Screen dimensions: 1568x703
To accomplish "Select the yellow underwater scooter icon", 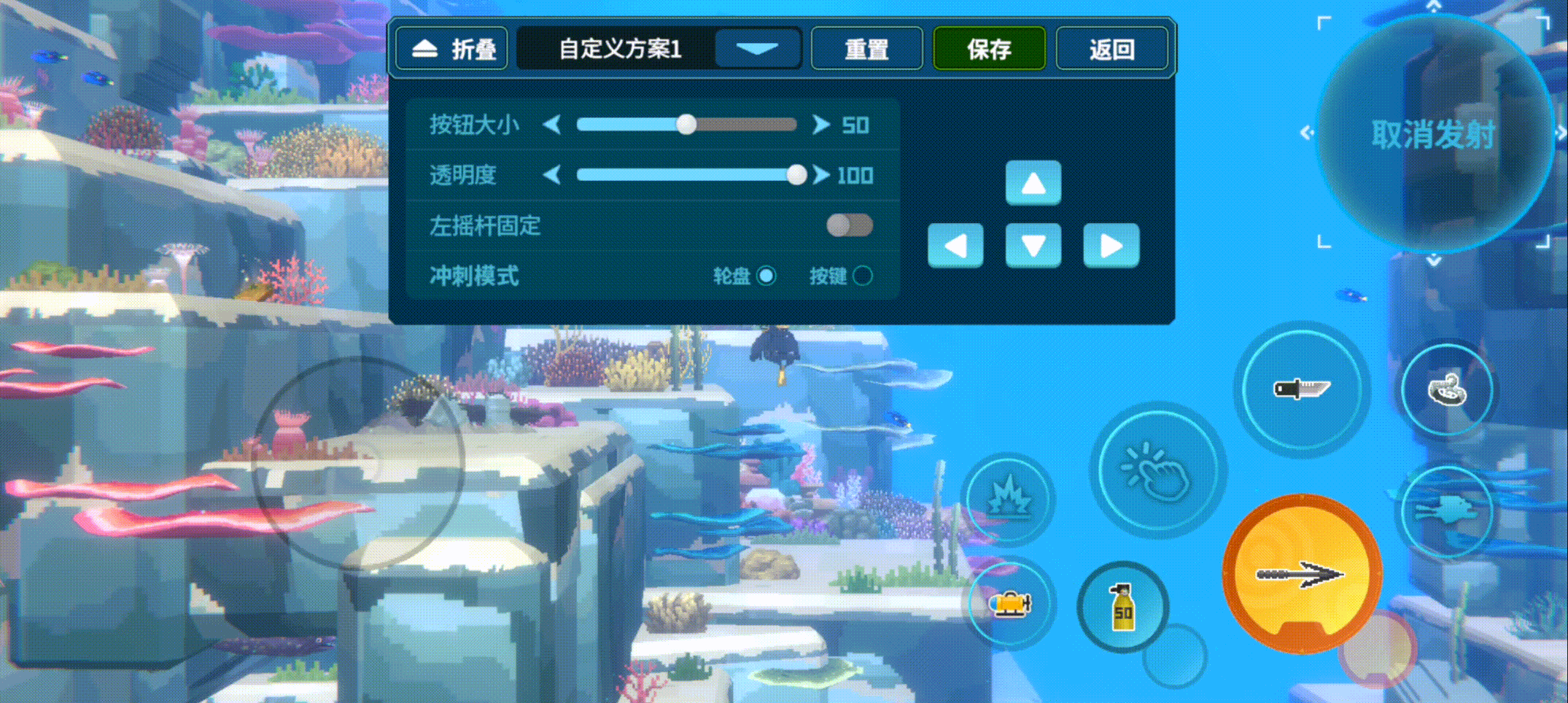I will coord(1011,605).
